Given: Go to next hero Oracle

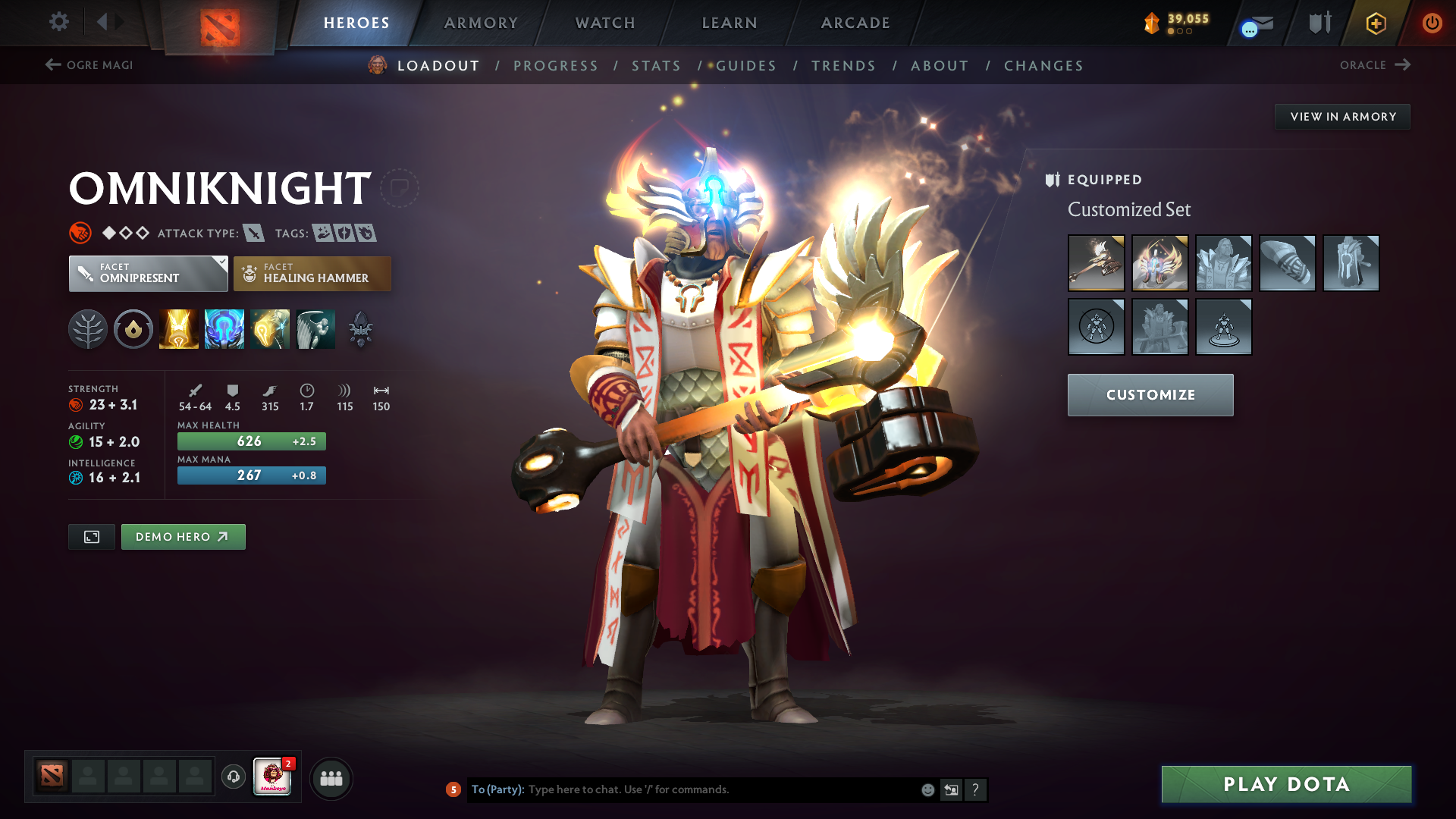Looking at the screenshot, I should coord(1374,65).
